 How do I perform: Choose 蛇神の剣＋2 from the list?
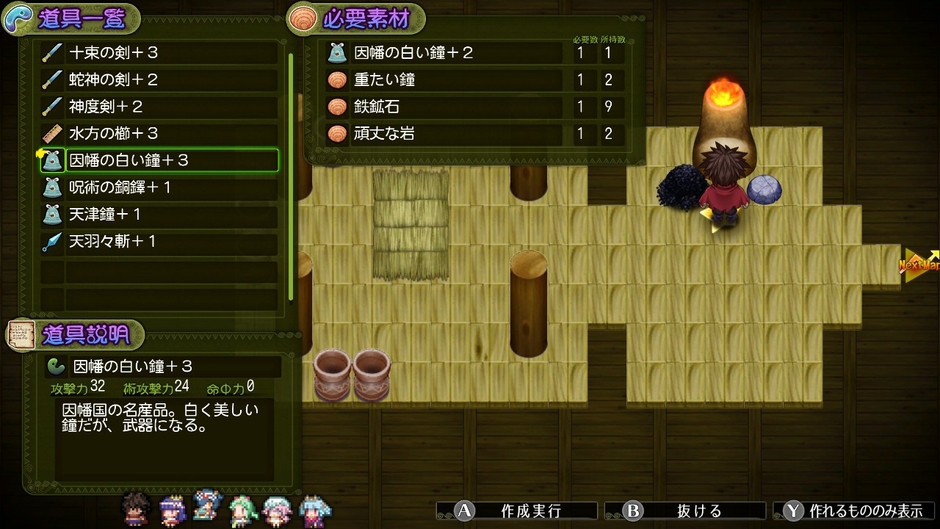tap(158, 79)
